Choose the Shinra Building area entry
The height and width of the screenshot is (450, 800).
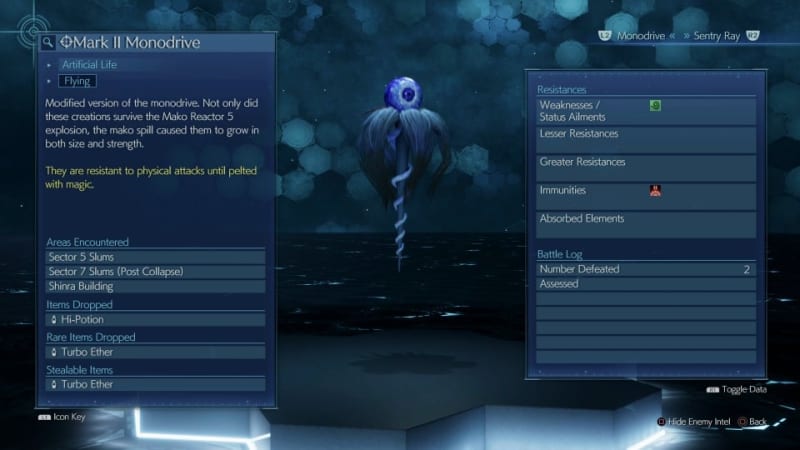(155, 286)
